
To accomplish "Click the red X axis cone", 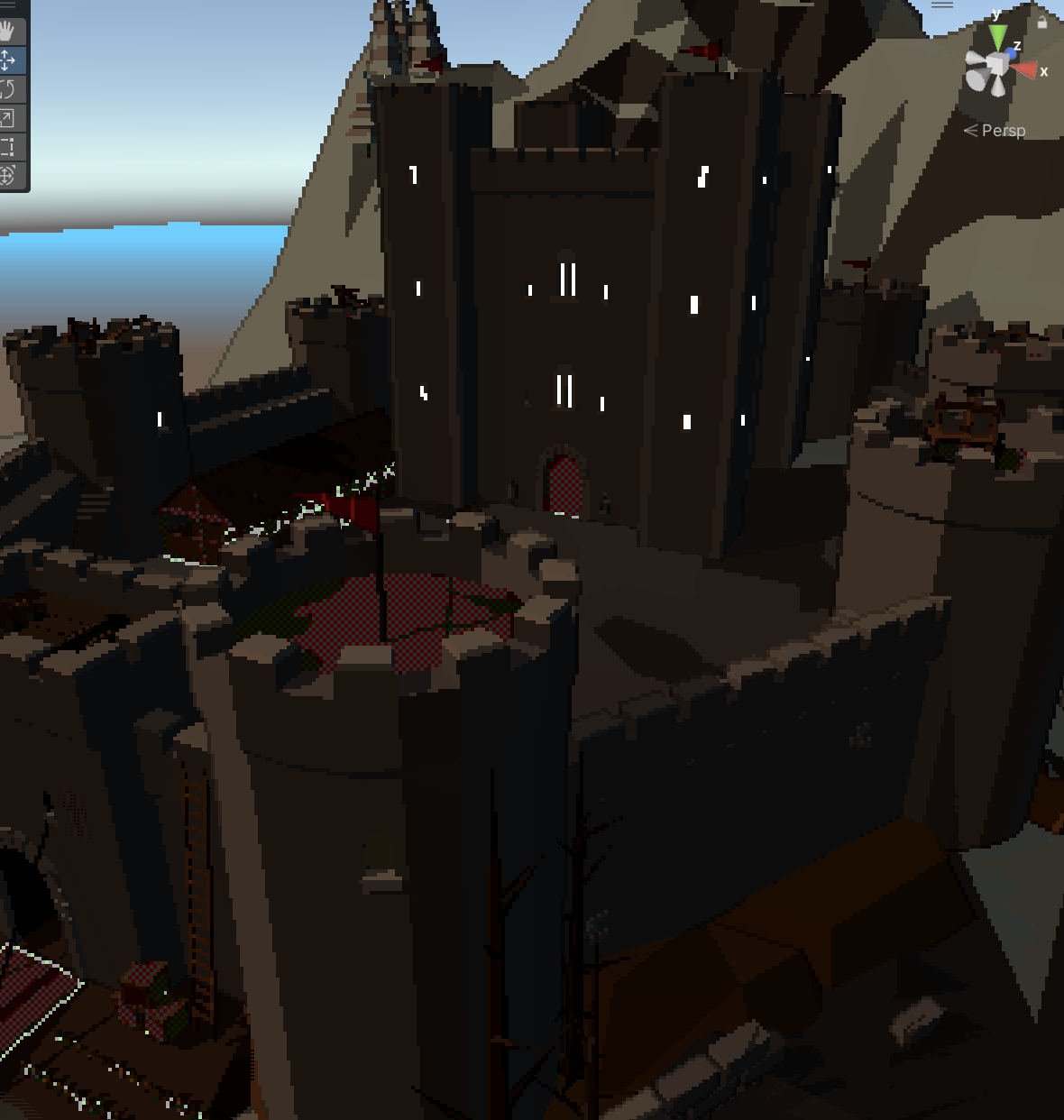I will pyautogui.click(x=1025, y=70).
